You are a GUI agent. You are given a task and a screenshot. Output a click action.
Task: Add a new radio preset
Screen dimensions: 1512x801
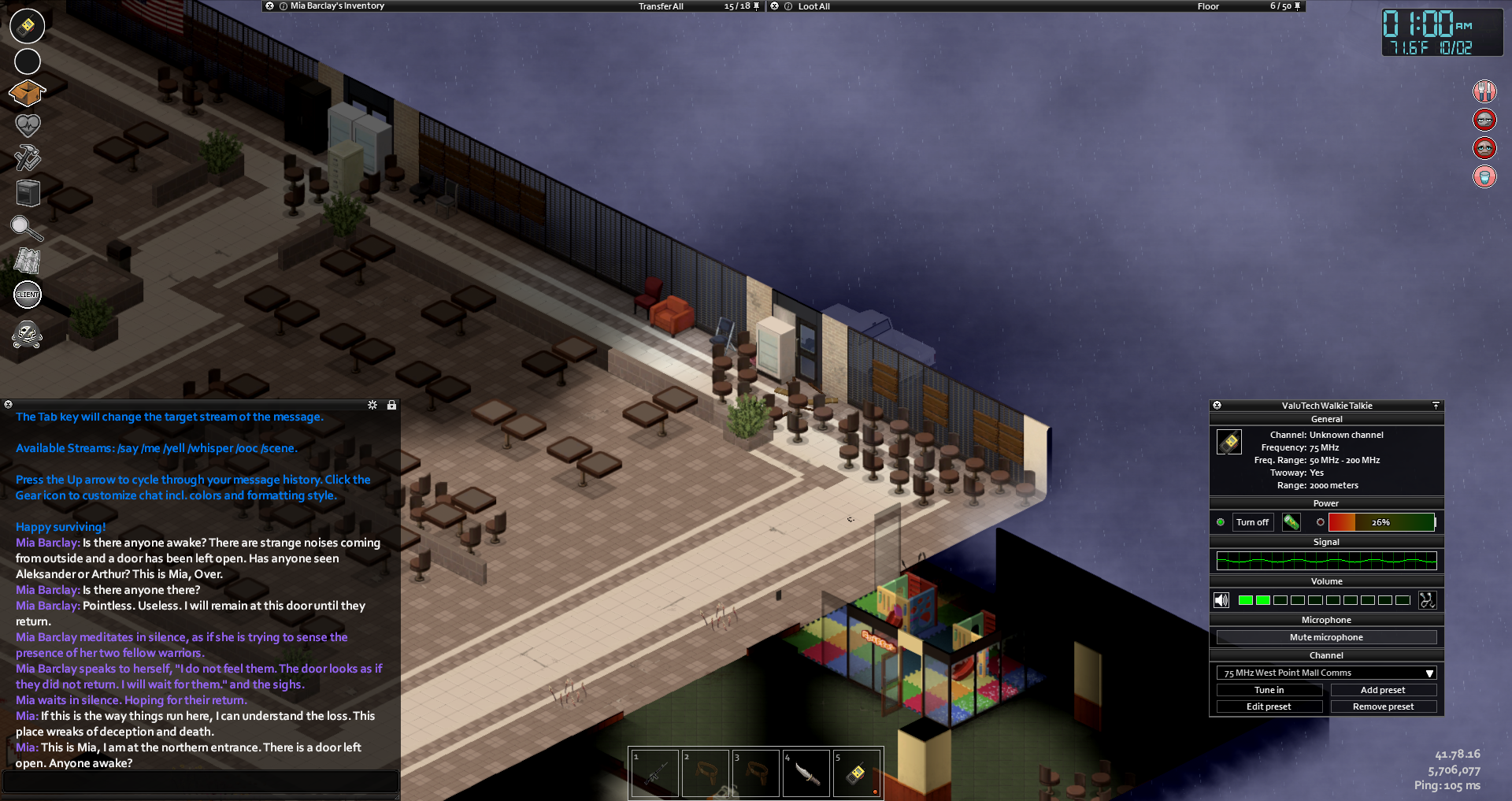(1383, 690)
